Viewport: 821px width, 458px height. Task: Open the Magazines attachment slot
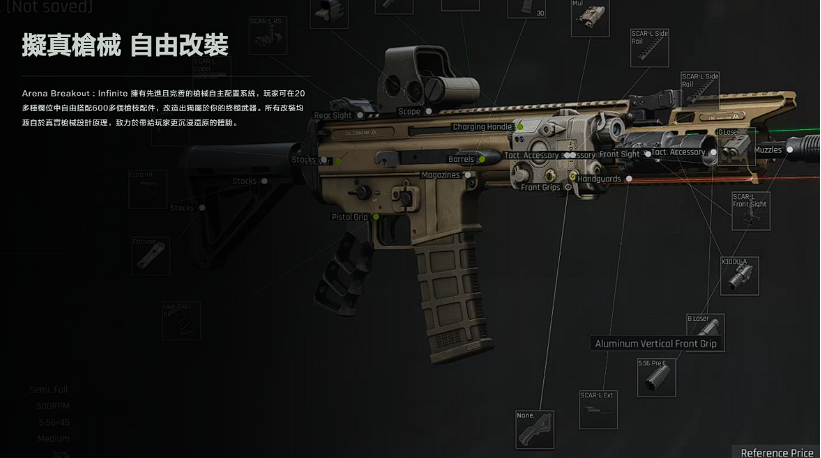tap(441, 175)
